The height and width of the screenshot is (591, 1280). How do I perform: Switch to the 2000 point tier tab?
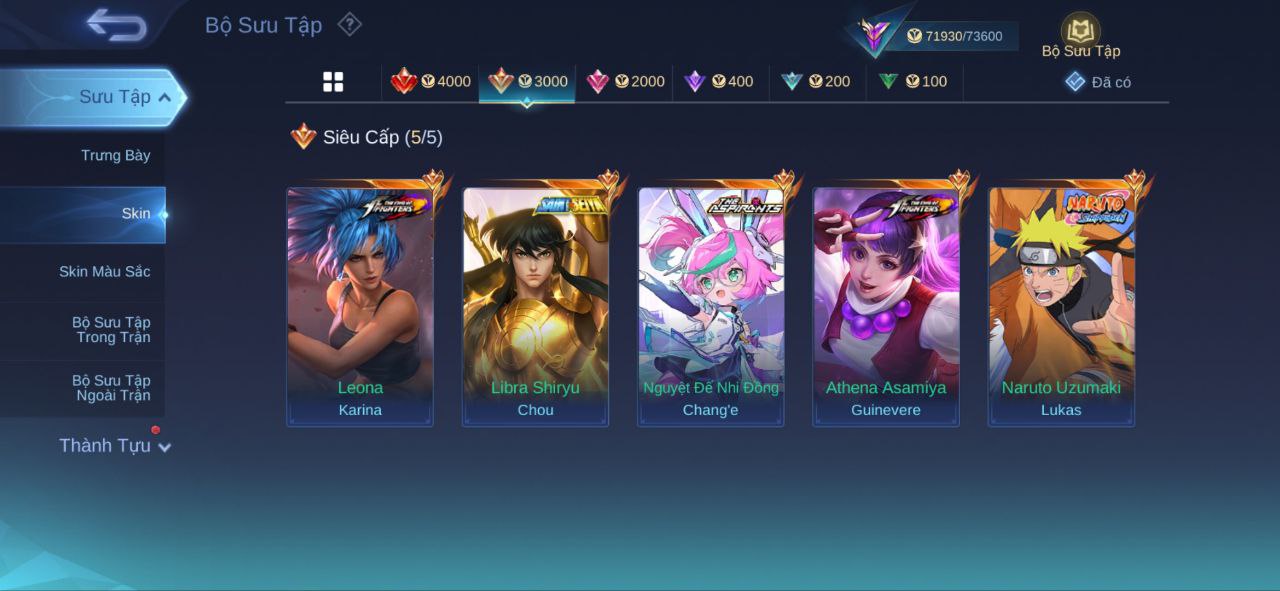[625, 82]
